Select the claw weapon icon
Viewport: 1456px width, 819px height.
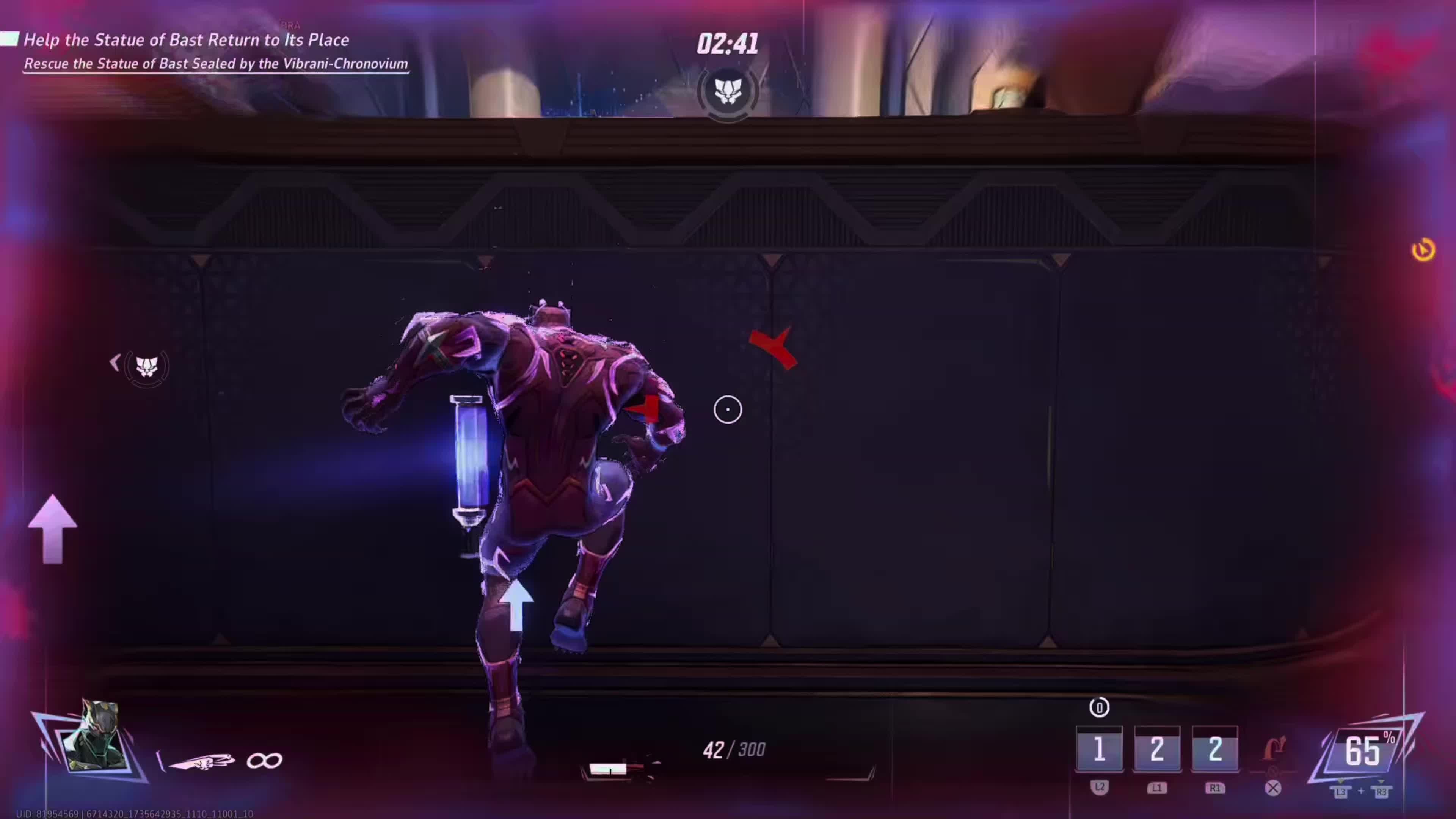(201, 761)
